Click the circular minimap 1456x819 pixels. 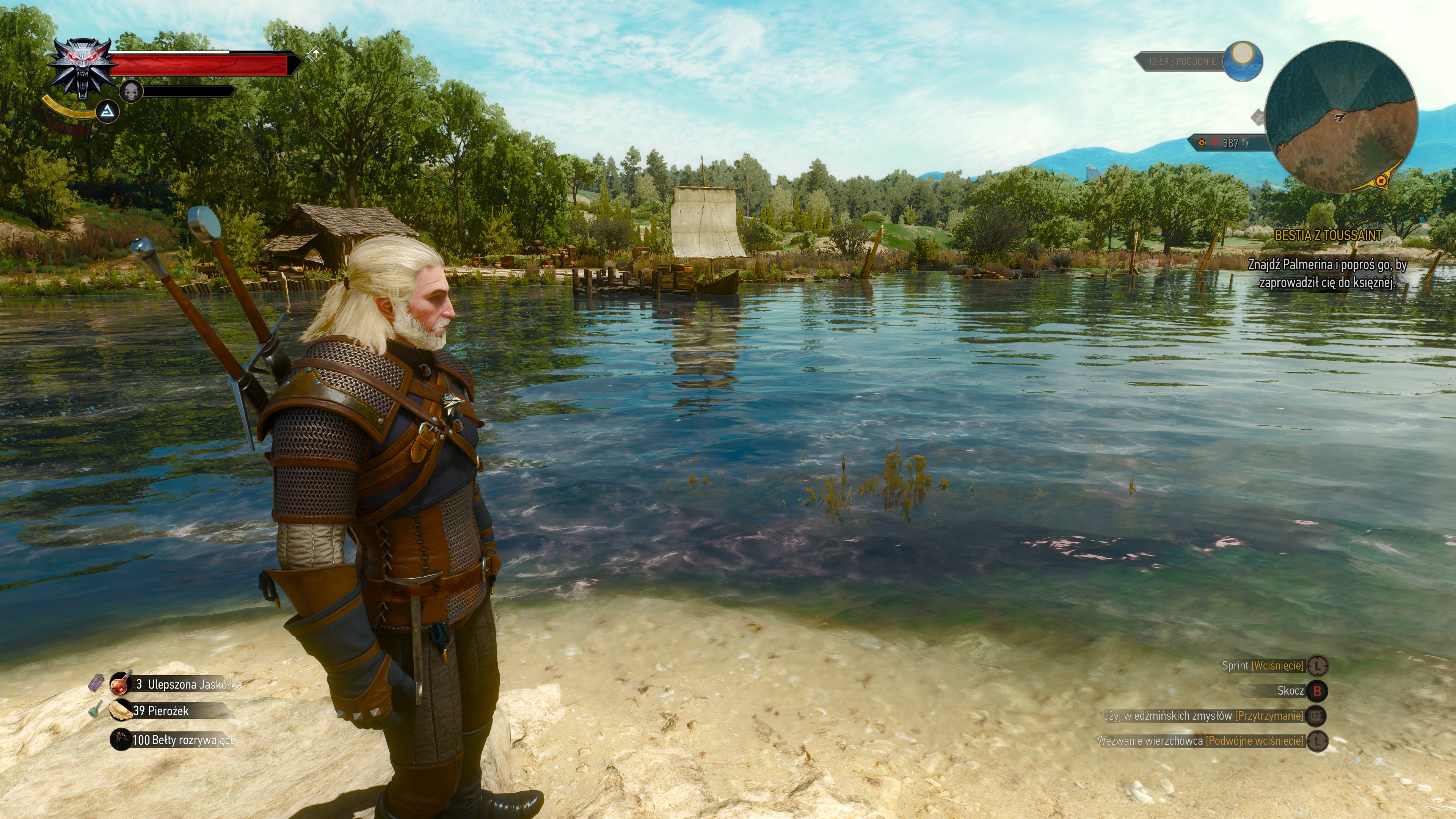pyautogui.click(x=1341, y=117)
